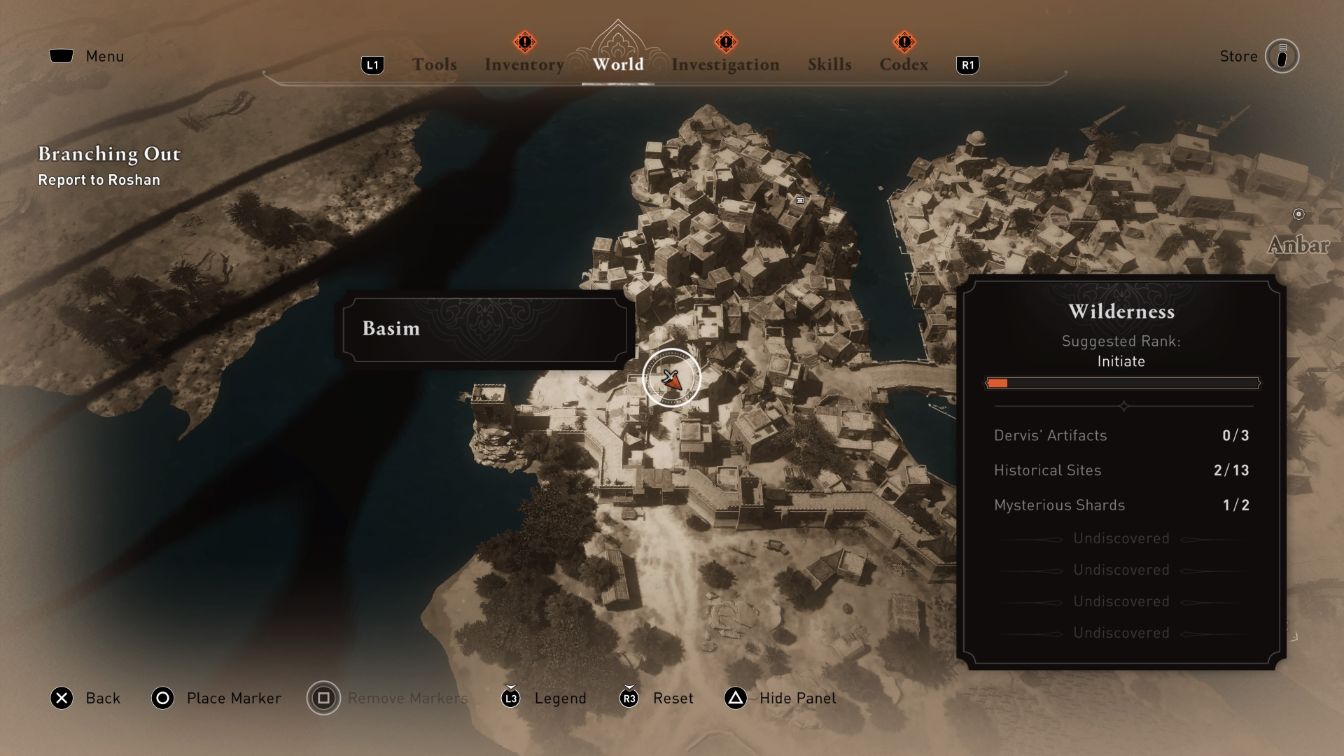This screenshot has width=1344, height=756.
Task: Expand the first Undiscovered collectible entry
Action: point(1121,538)
